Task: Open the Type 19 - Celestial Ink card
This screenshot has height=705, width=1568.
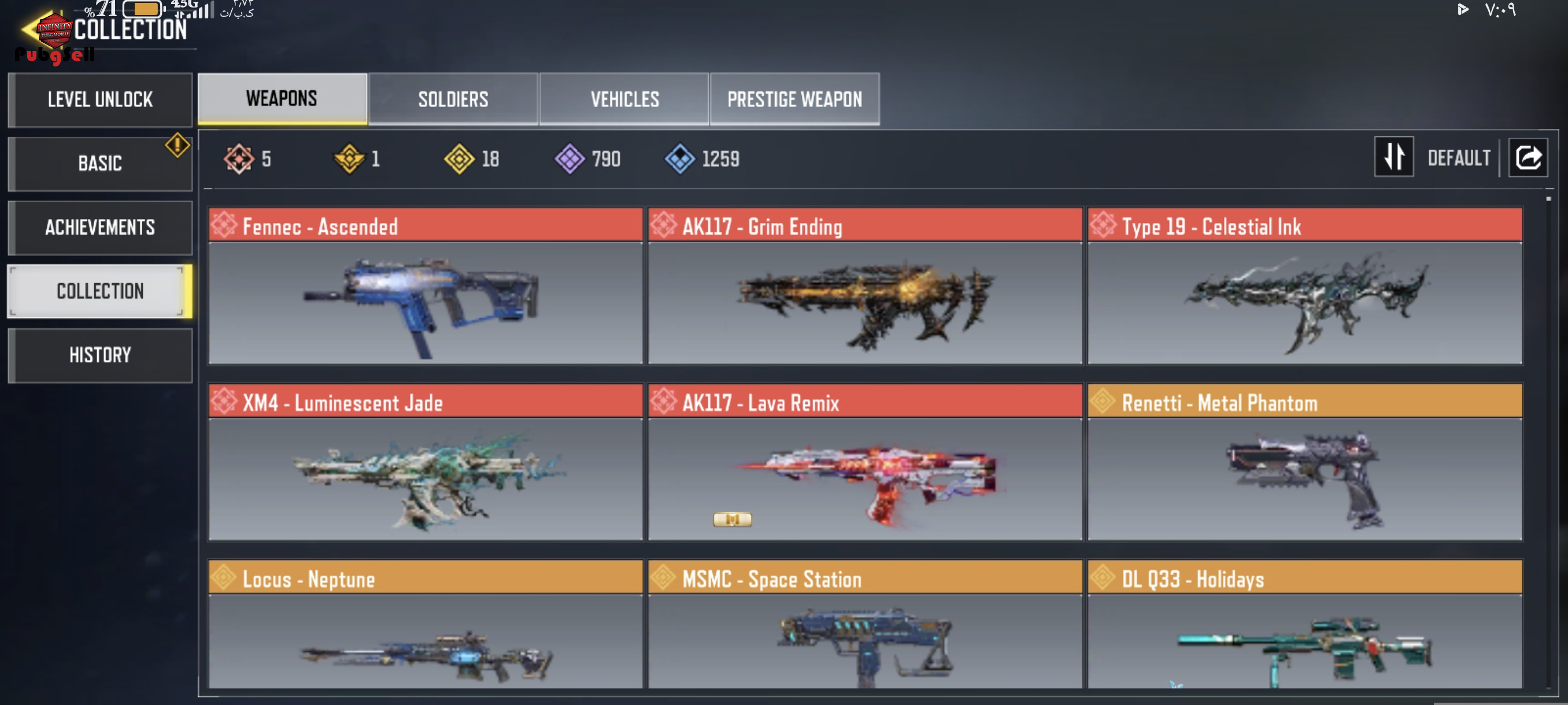Action: click(x=1304, y=286)
